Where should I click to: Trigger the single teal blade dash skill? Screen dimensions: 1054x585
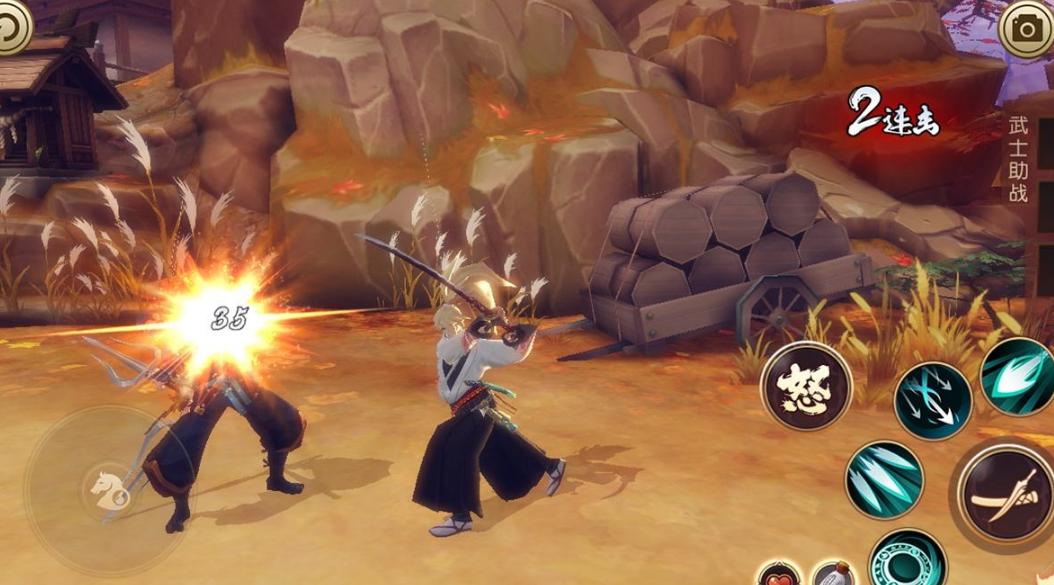coord(1020,376)
